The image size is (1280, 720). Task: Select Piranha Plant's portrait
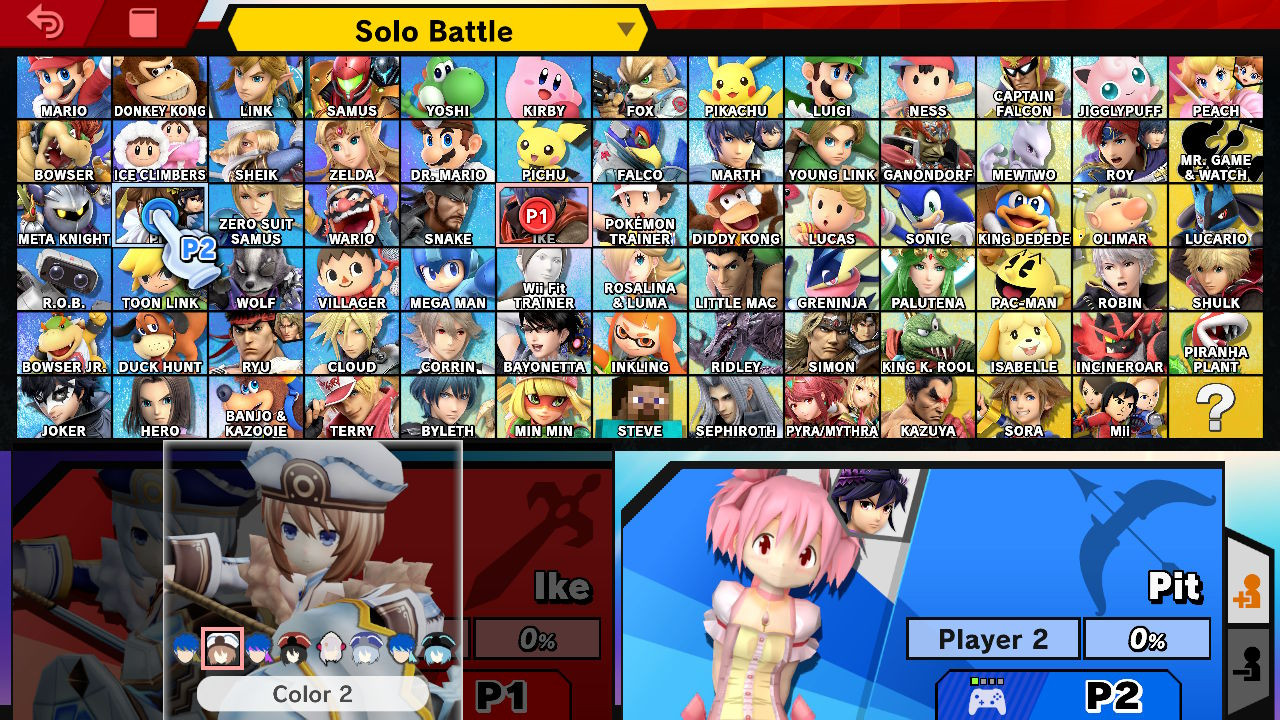click(x=1217, y=343)
